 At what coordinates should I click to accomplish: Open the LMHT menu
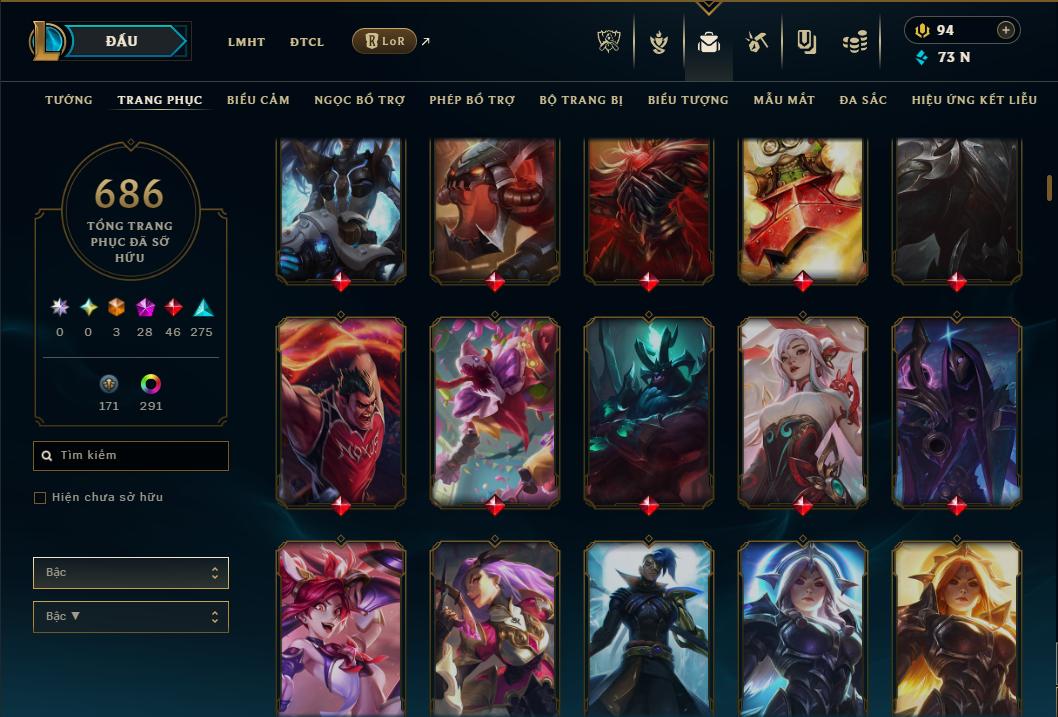tap(246, 42)
